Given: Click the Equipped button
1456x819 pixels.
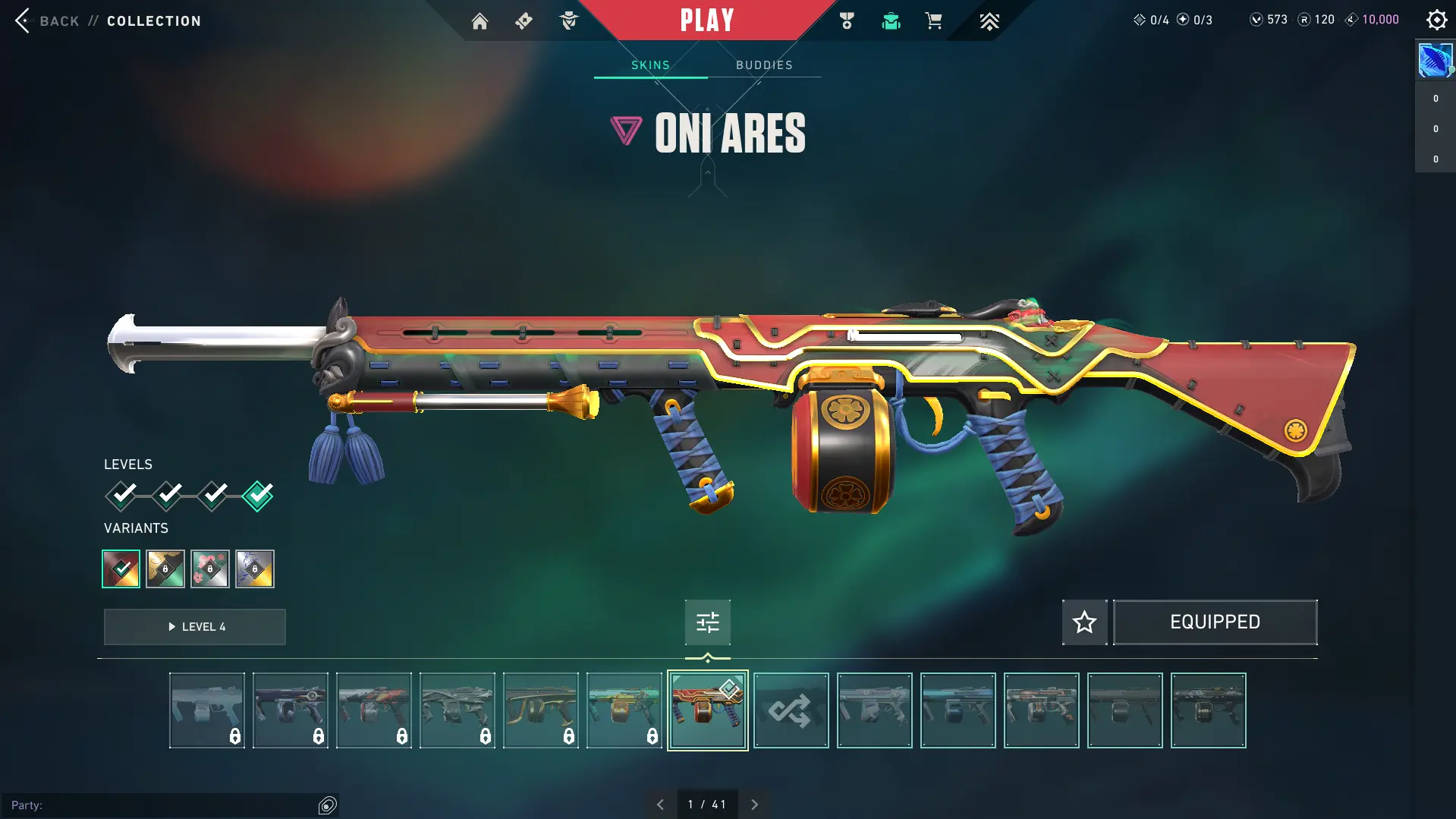Looking at the screenshot, I should coord(1215,622).
